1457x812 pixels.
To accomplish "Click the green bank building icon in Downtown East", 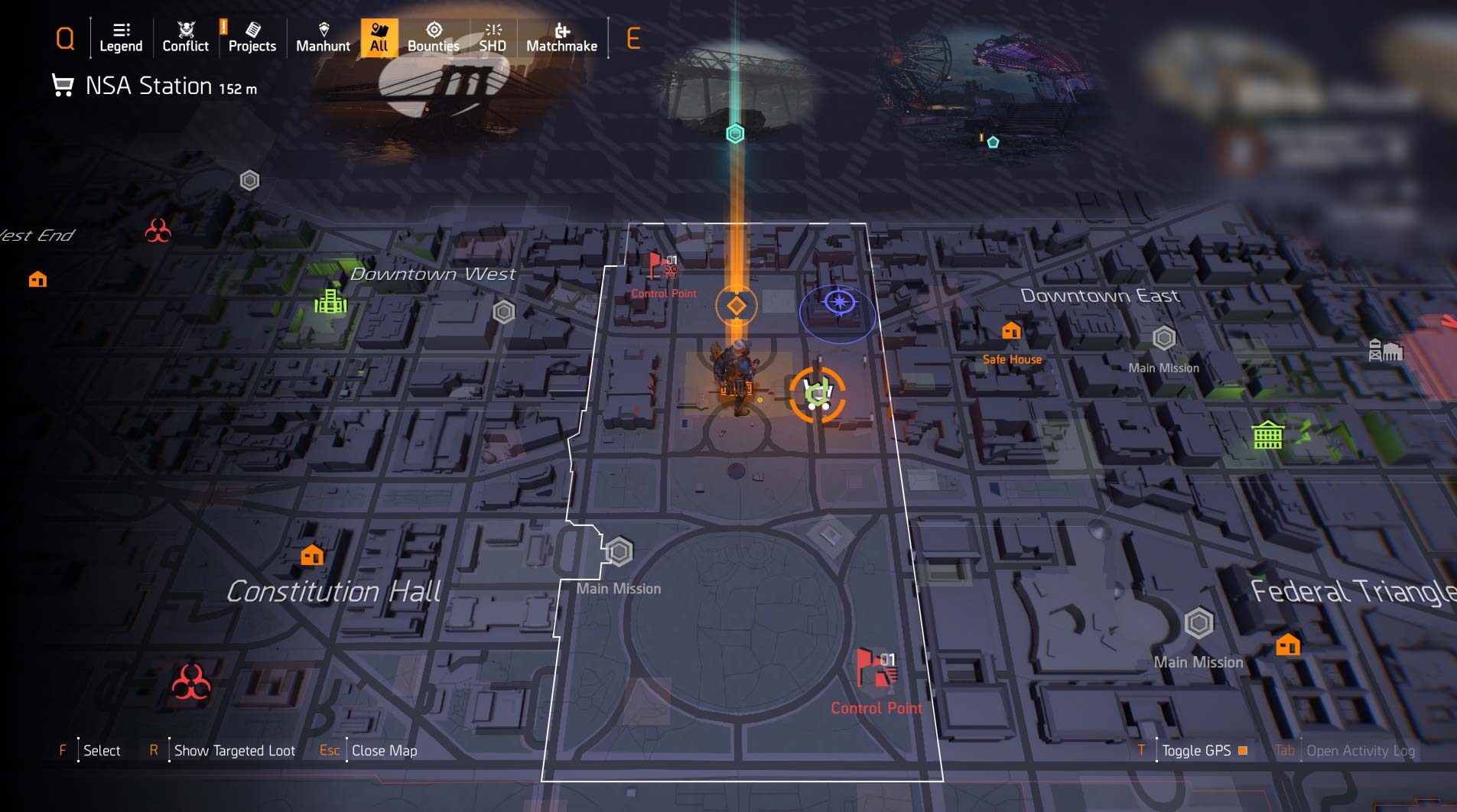I will point(1268,437).
